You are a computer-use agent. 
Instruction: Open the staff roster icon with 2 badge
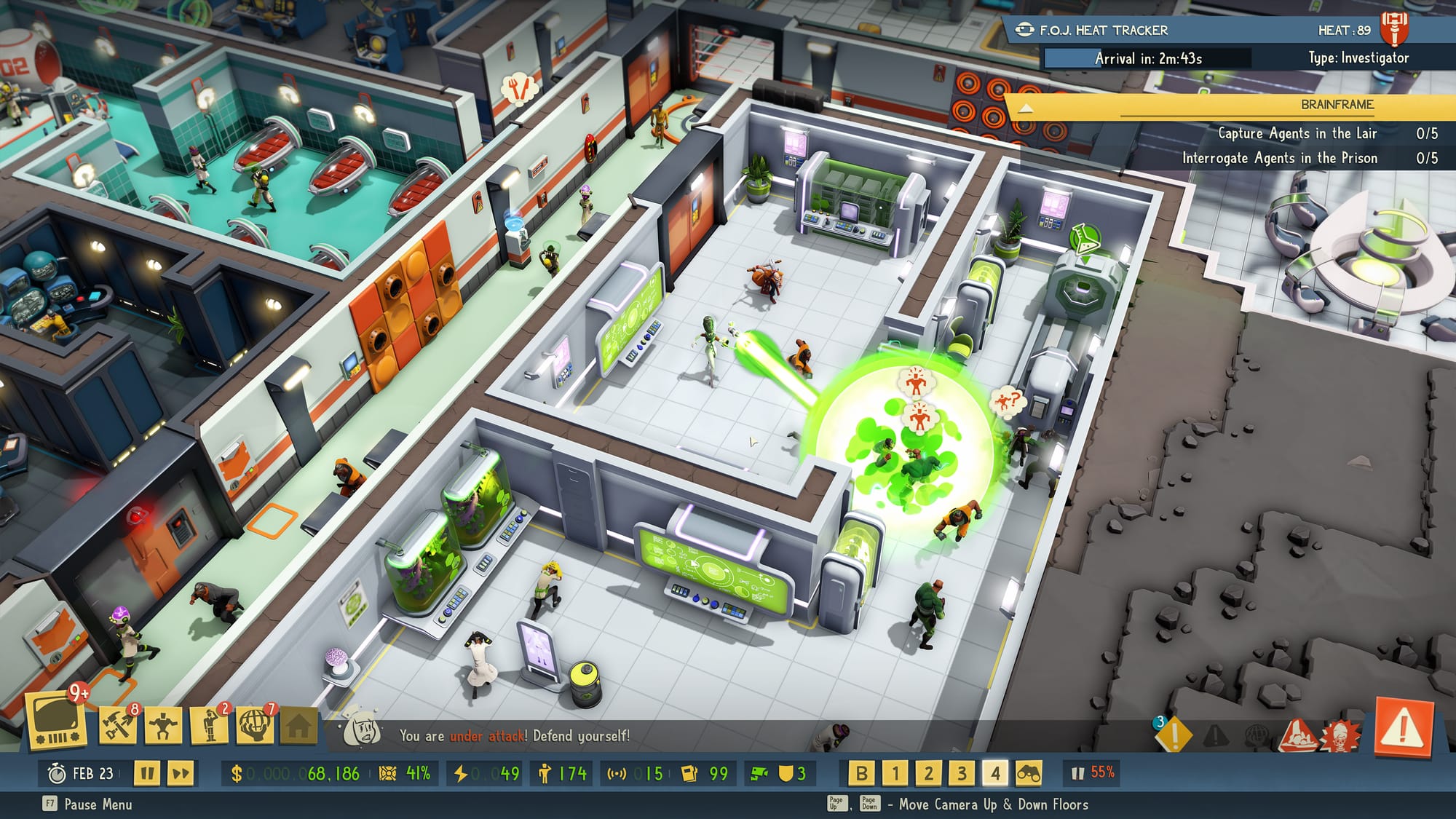(x=208, y=724)
